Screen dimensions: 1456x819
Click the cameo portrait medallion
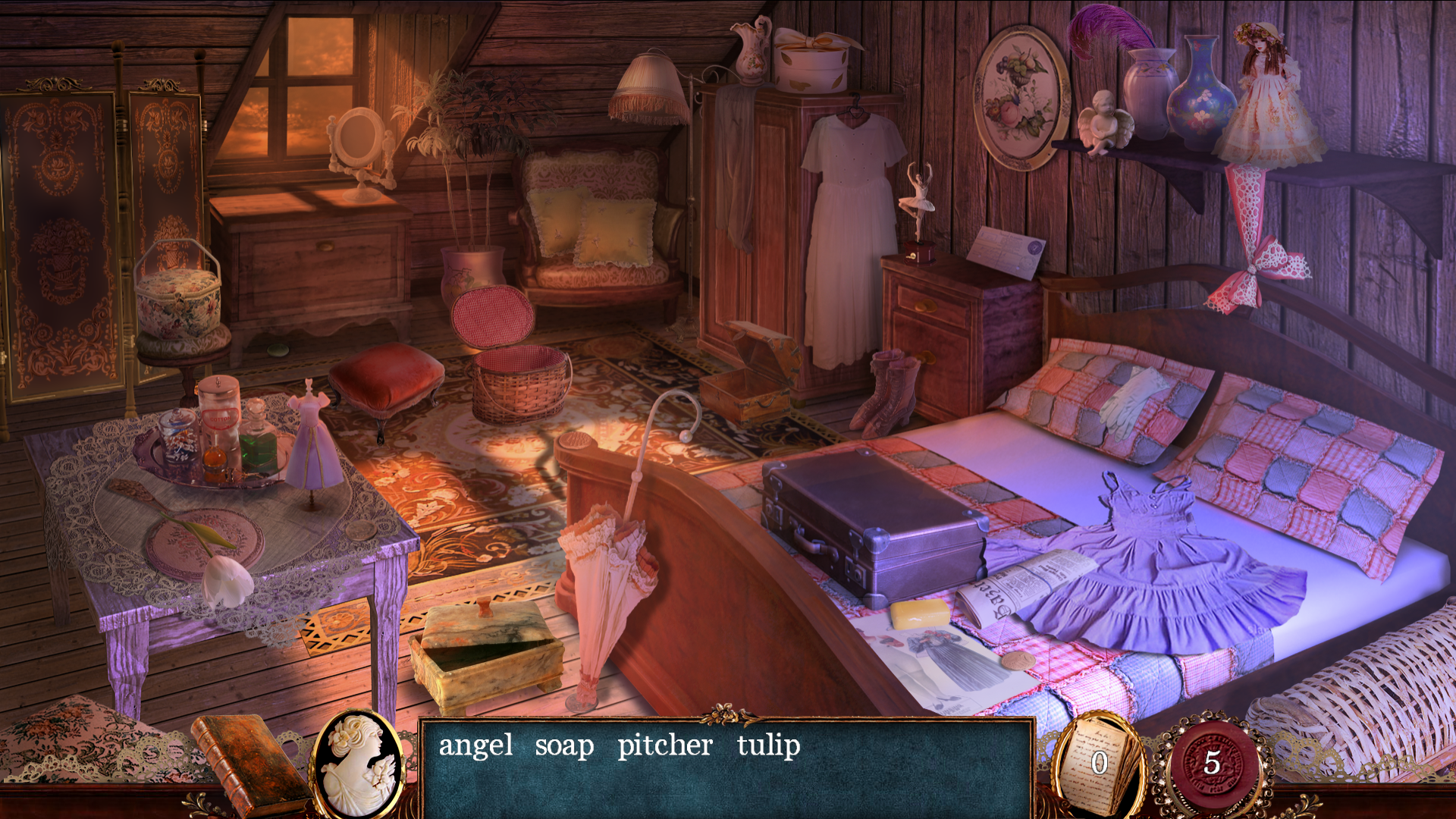[359, 764]
